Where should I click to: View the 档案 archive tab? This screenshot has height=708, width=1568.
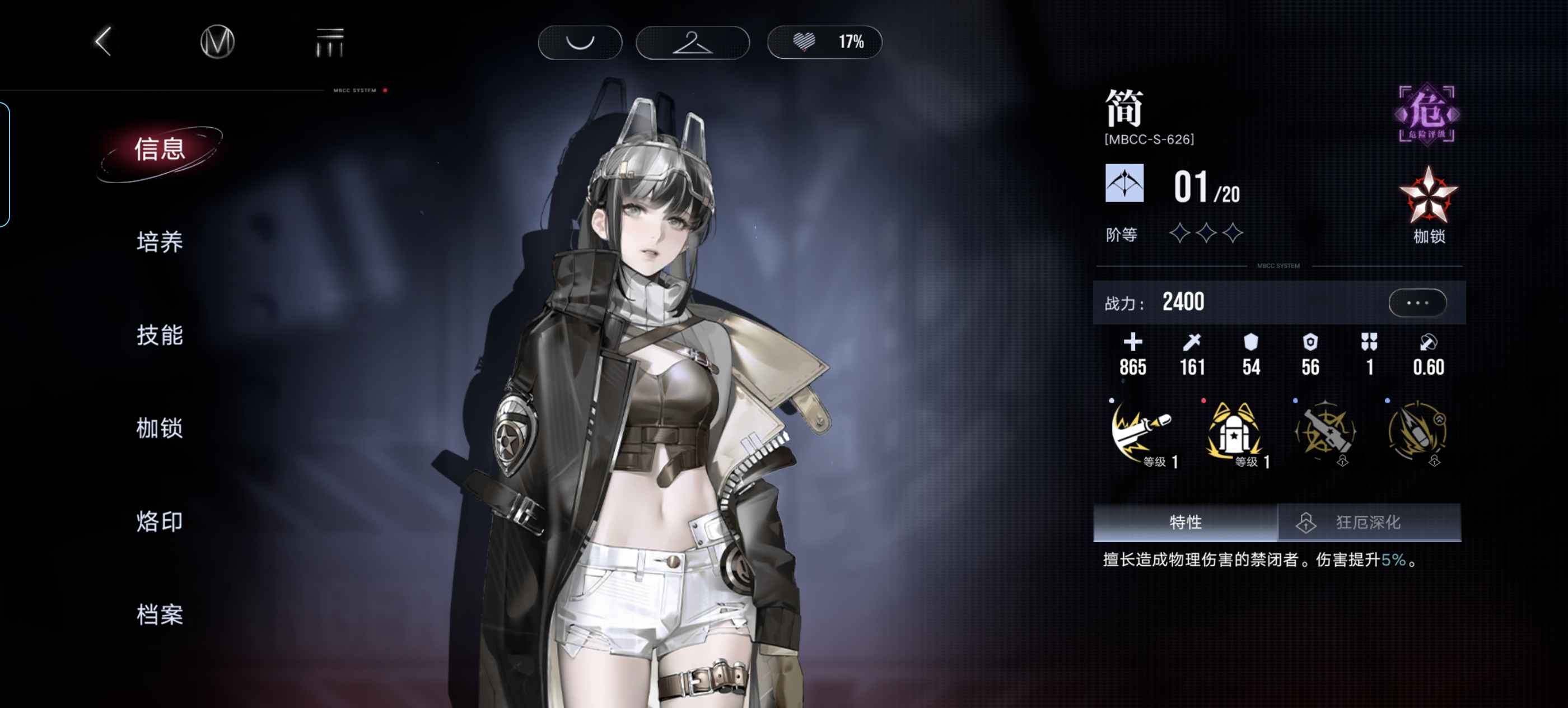[160, 614]
